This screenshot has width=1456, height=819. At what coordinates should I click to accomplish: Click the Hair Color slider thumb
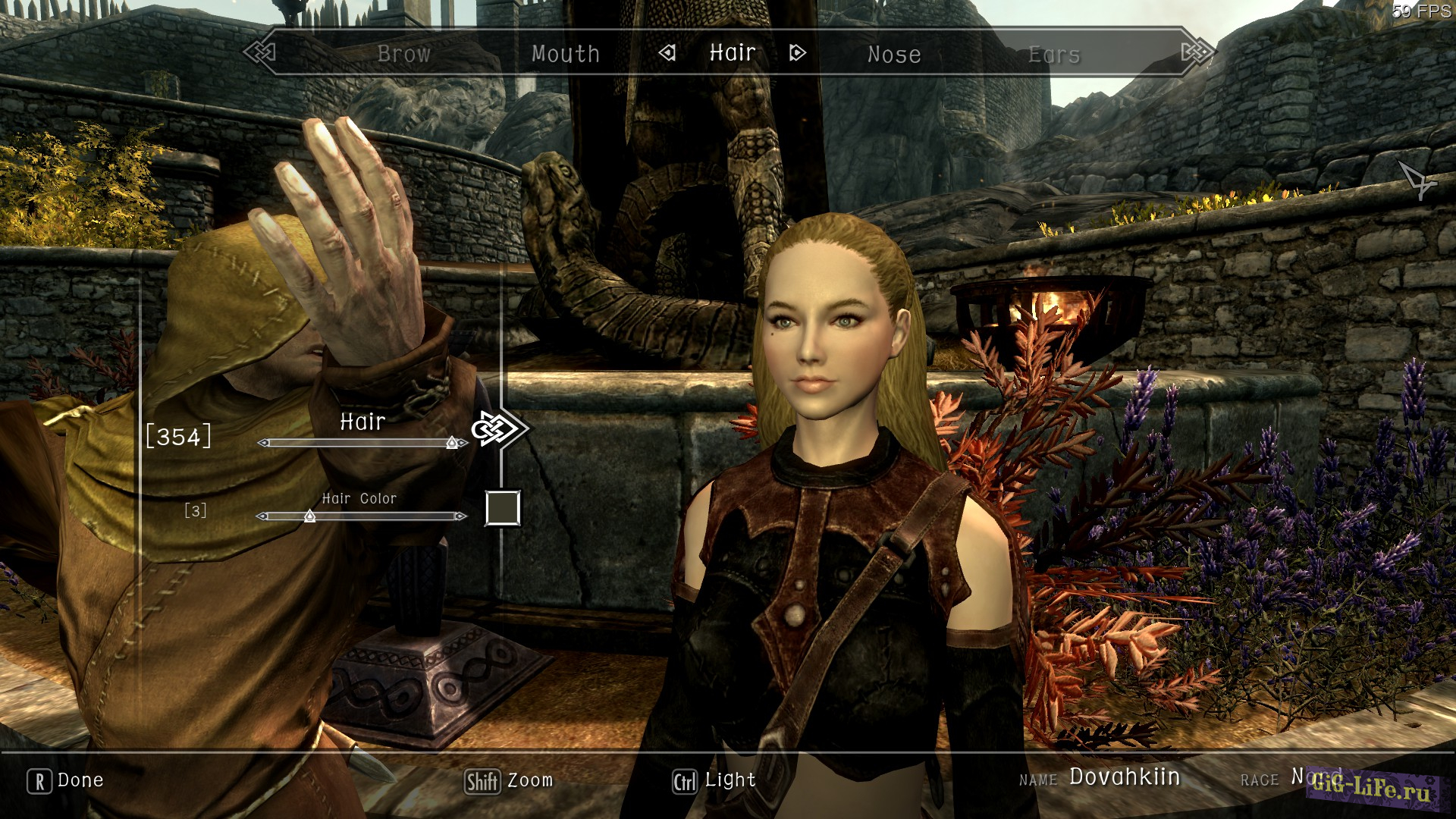(x=309, y=516)
